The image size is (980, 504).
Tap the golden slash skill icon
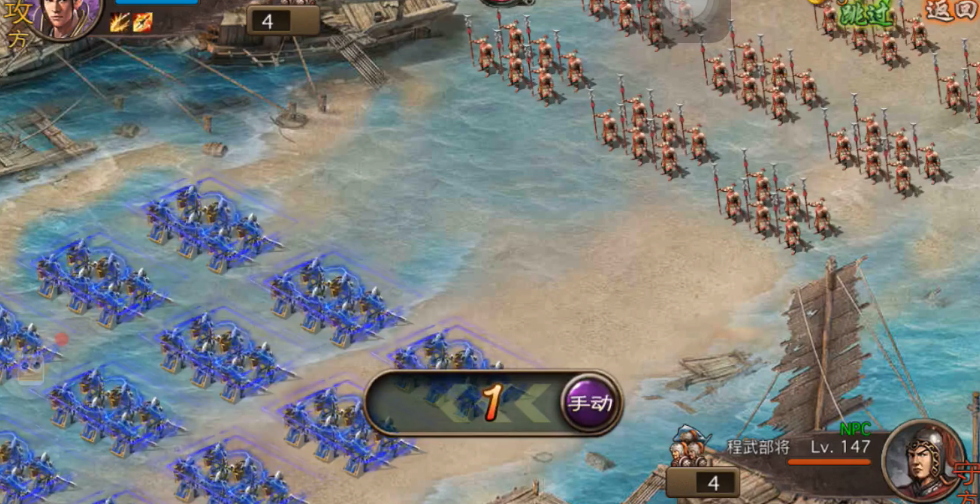pyautogui.click(x=120, y=22)
